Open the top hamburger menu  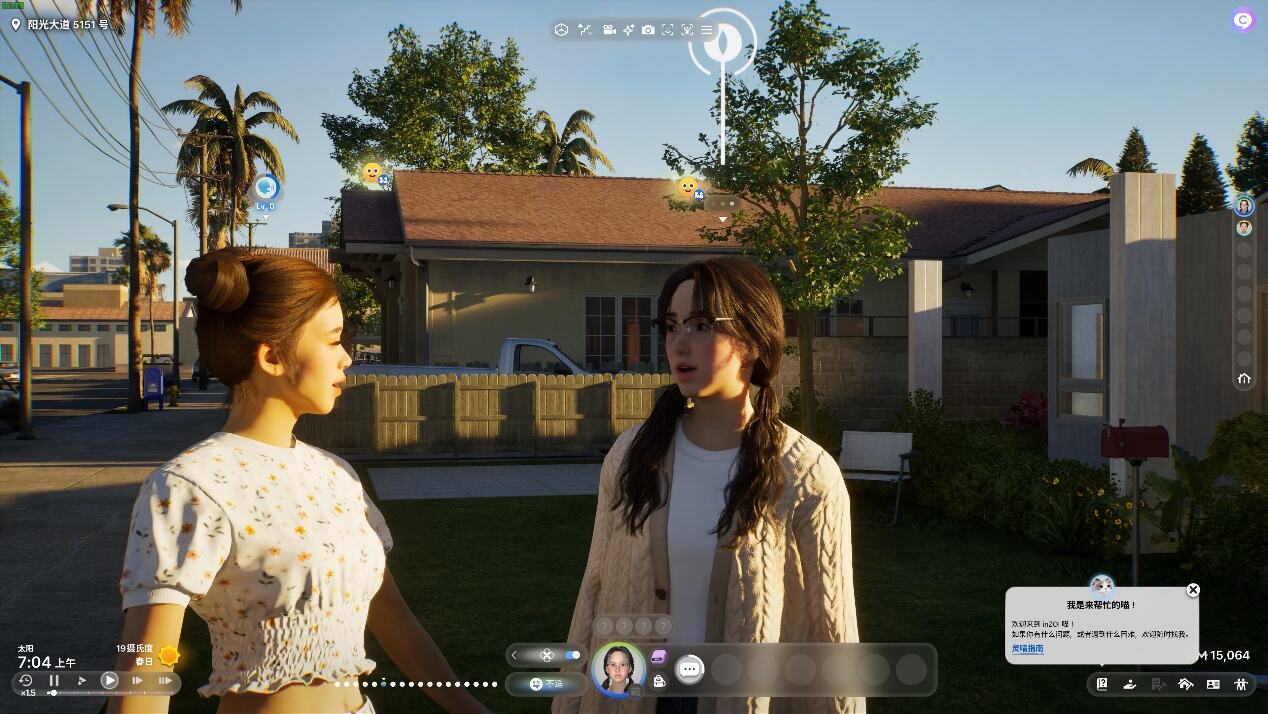(707, 30)
